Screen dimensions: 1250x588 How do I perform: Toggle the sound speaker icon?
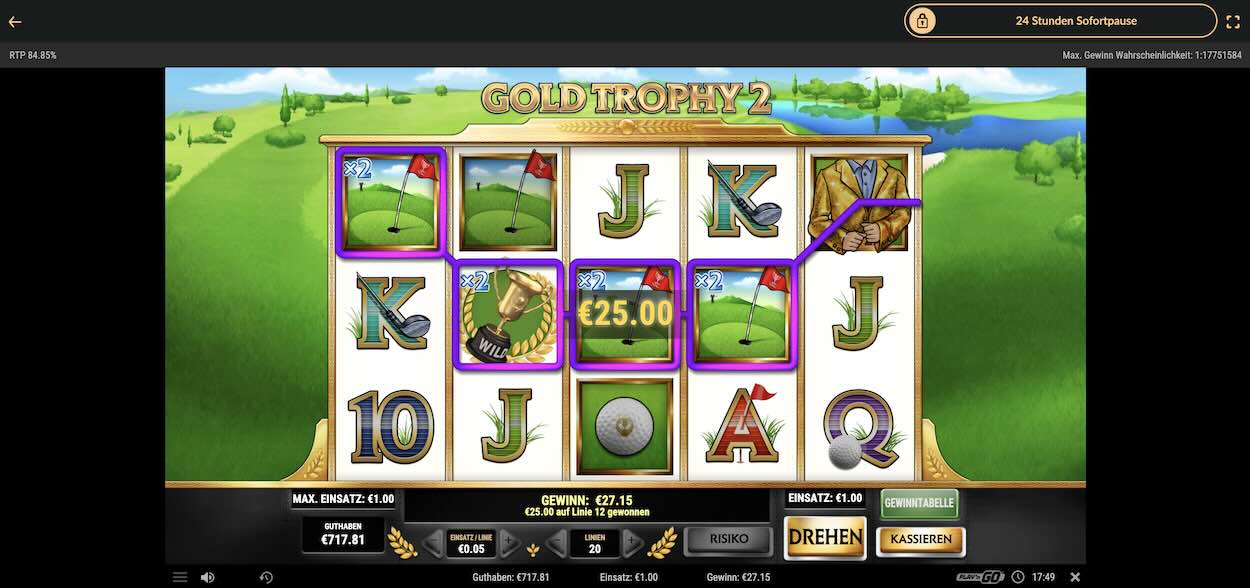click(x=207, y=577)
